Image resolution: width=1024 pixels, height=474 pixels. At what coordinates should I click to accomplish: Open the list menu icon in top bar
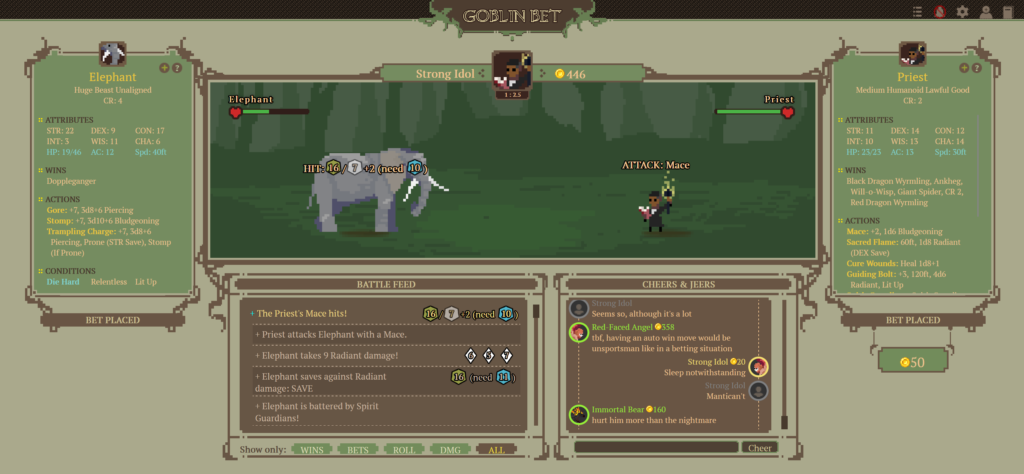(x=918, y=11)
